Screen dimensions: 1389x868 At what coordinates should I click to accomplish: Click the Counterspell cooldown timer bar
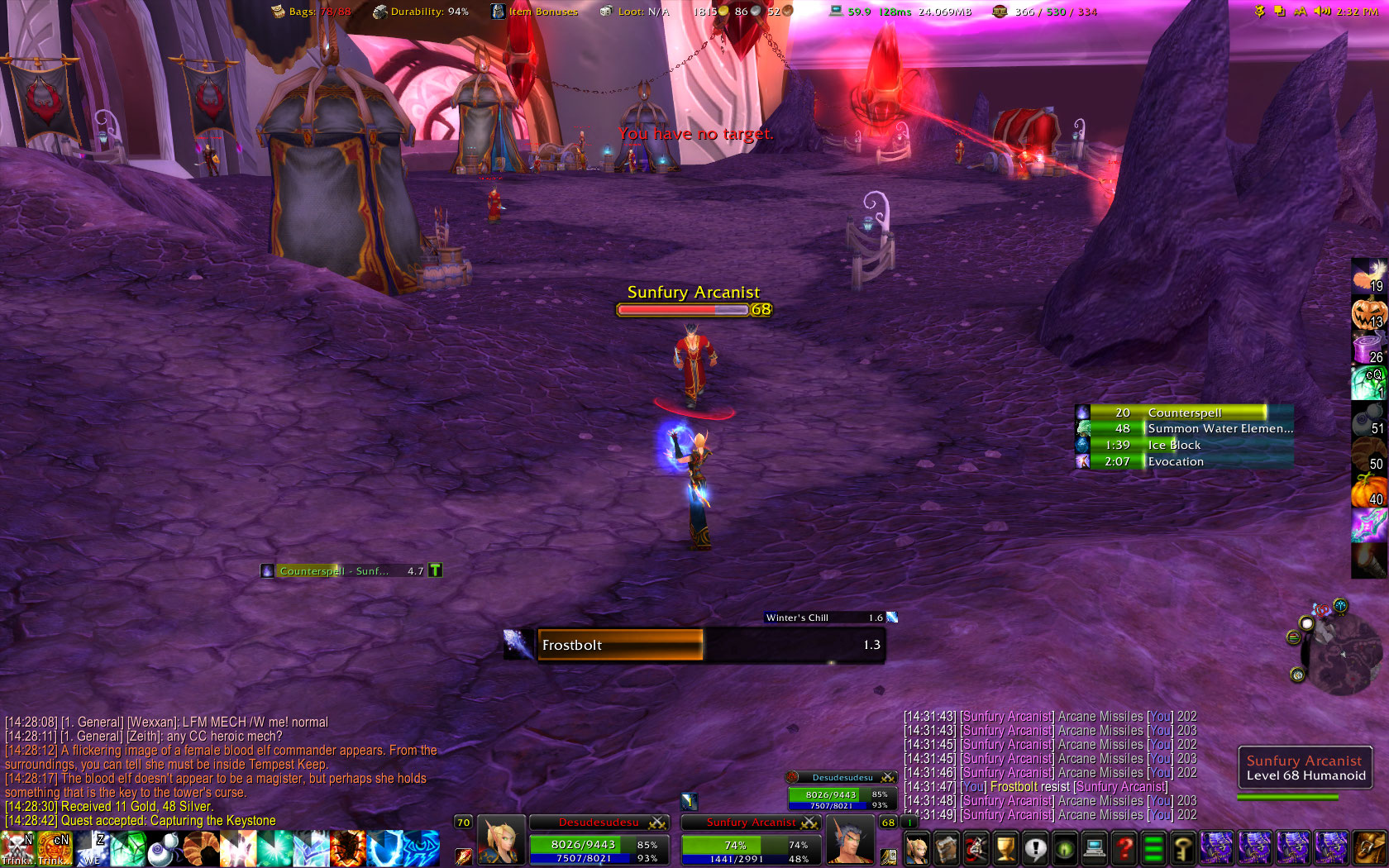tap(1184, 413)
